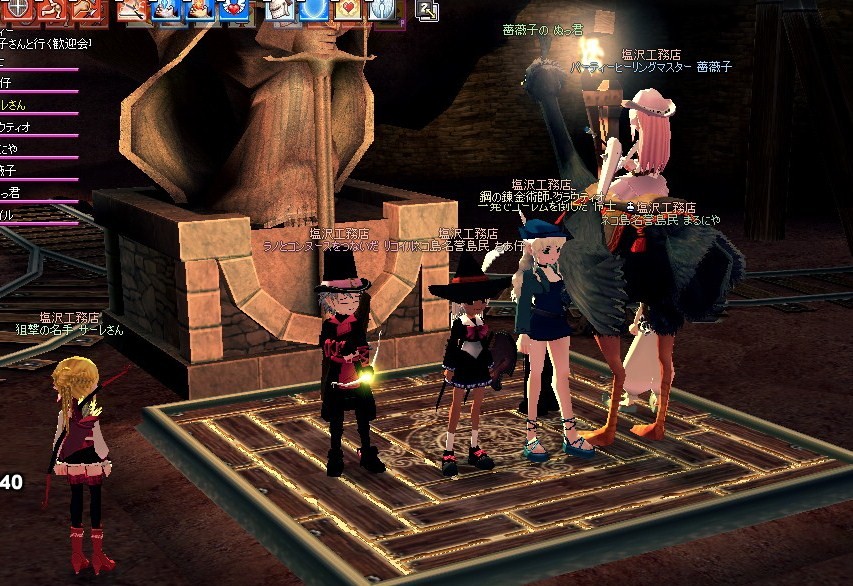
Task: Click the small hotbar toggle icon
Action: click(428, 11)
